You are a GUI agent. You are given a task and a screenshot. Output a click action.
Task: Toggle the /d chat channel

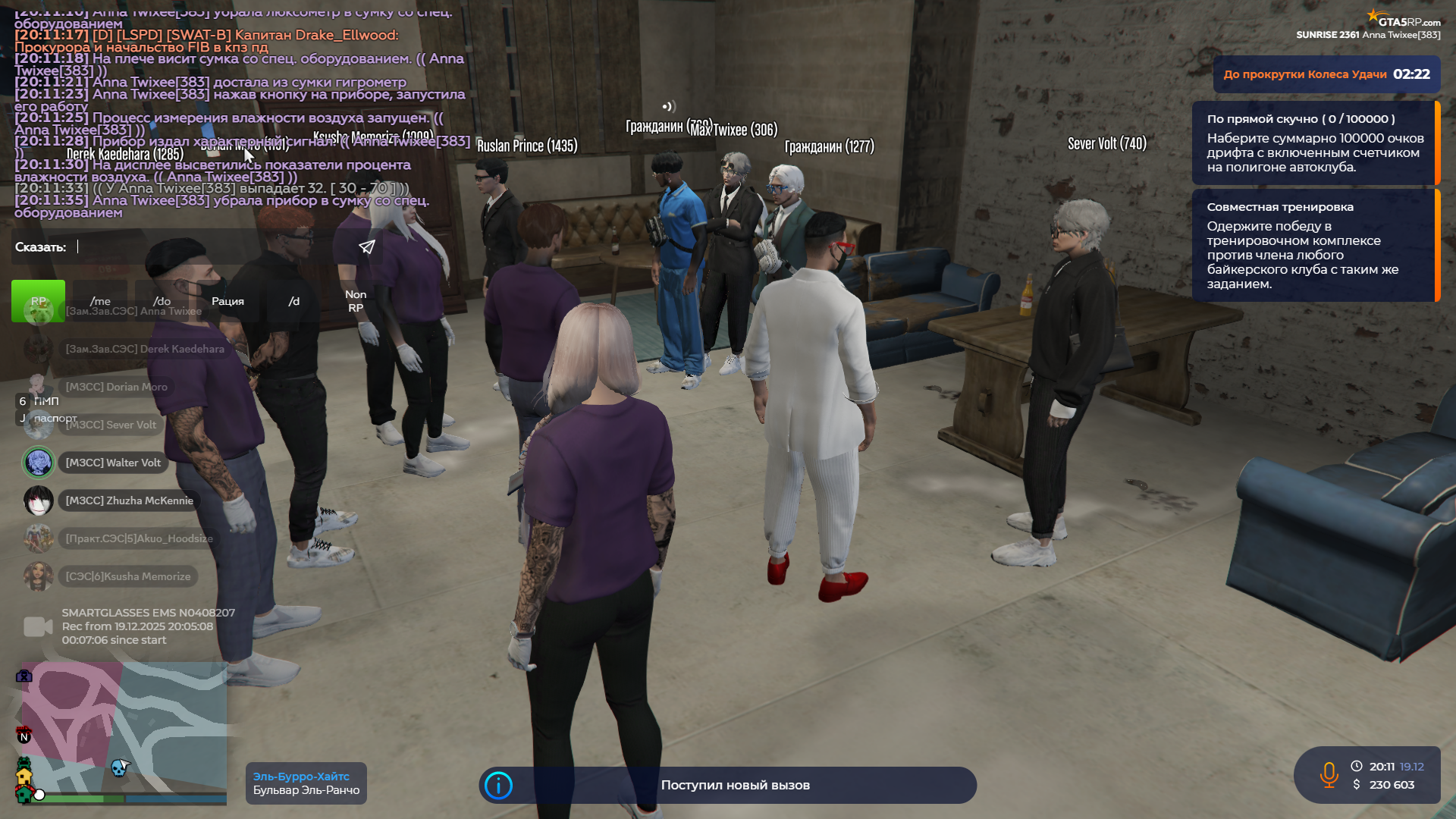[295, 301]
